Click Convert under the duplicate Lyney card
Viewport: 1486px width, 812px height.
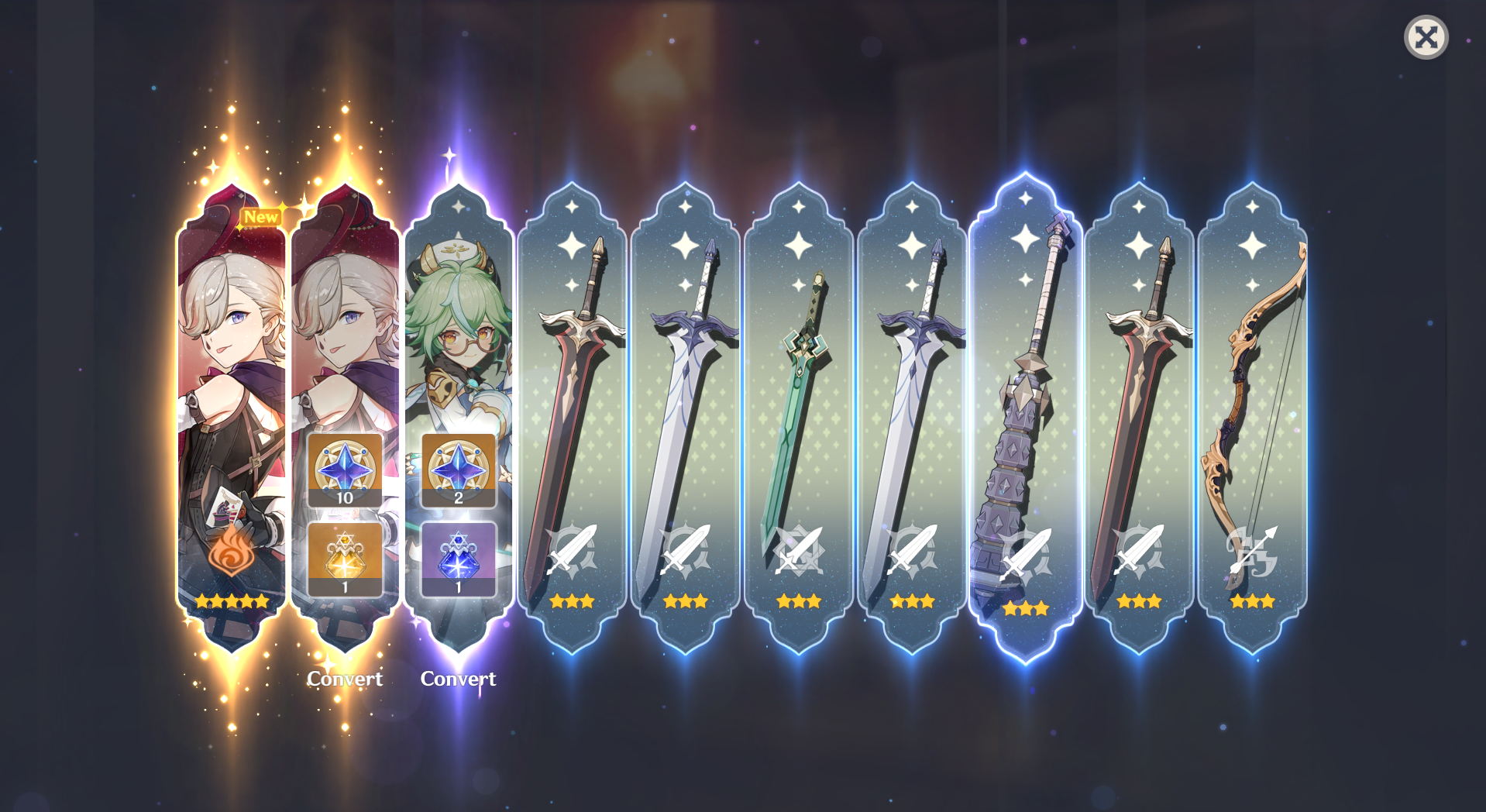[x=344, y=678]
